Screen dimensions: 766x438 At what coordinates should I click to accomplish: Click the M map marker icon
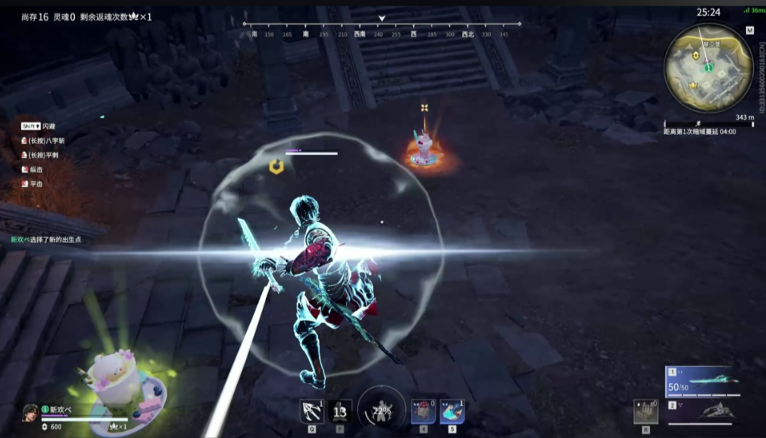click(749, 30)
